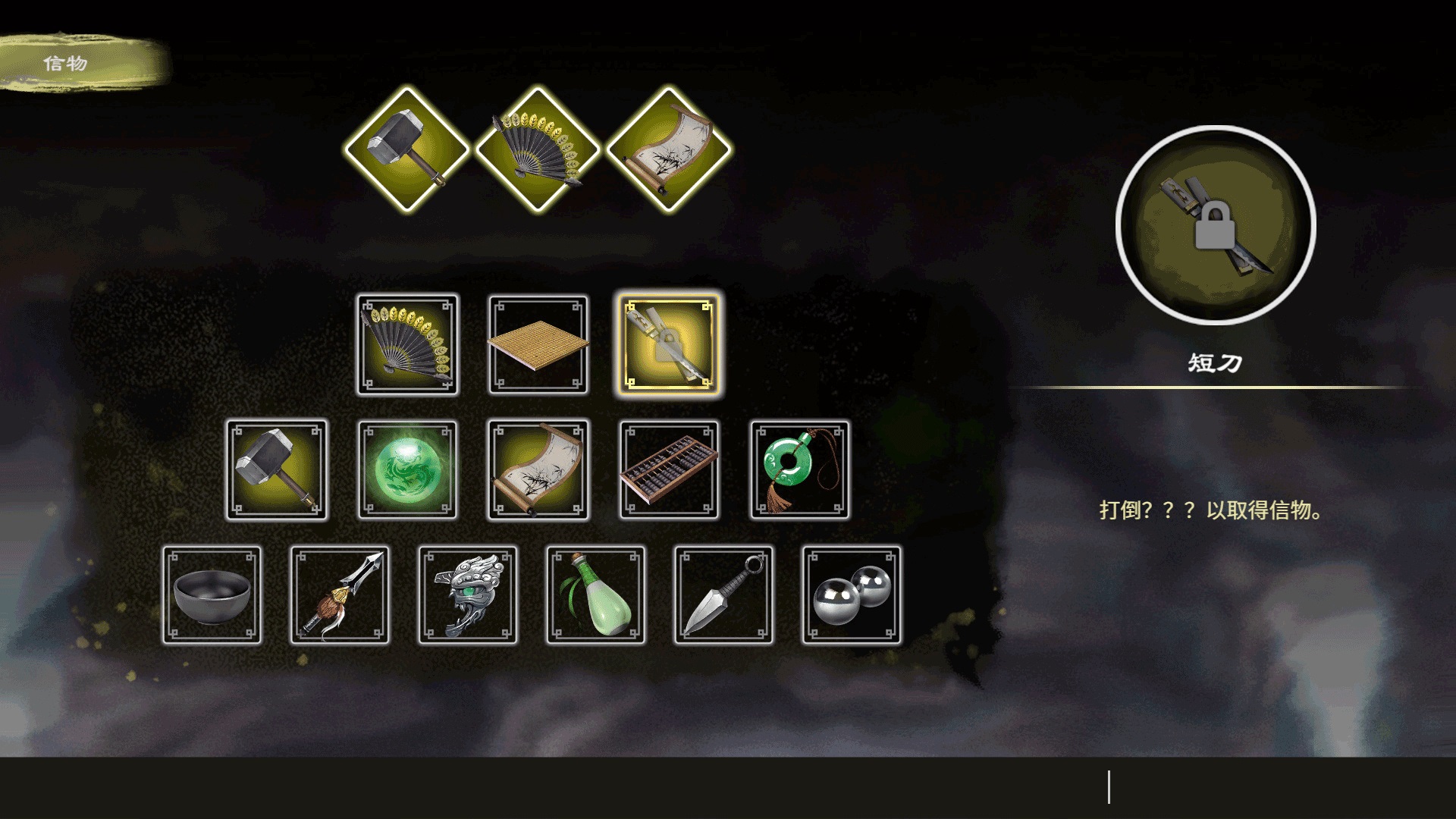
Task: Select the equipped hammer diamond slot
Action: click(x=406, y=149)
